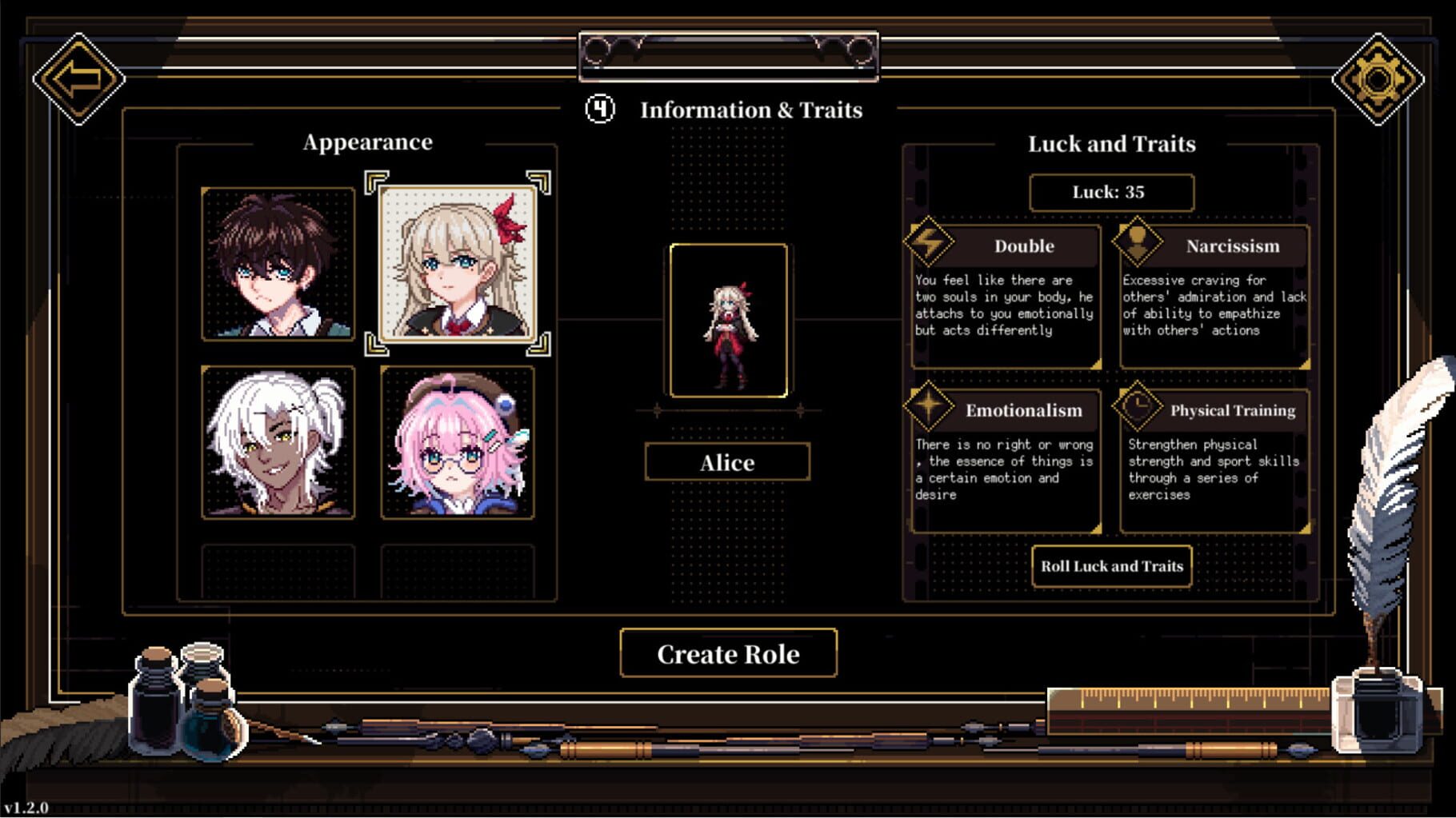Select the white-haired character portrait

point(277,444)
